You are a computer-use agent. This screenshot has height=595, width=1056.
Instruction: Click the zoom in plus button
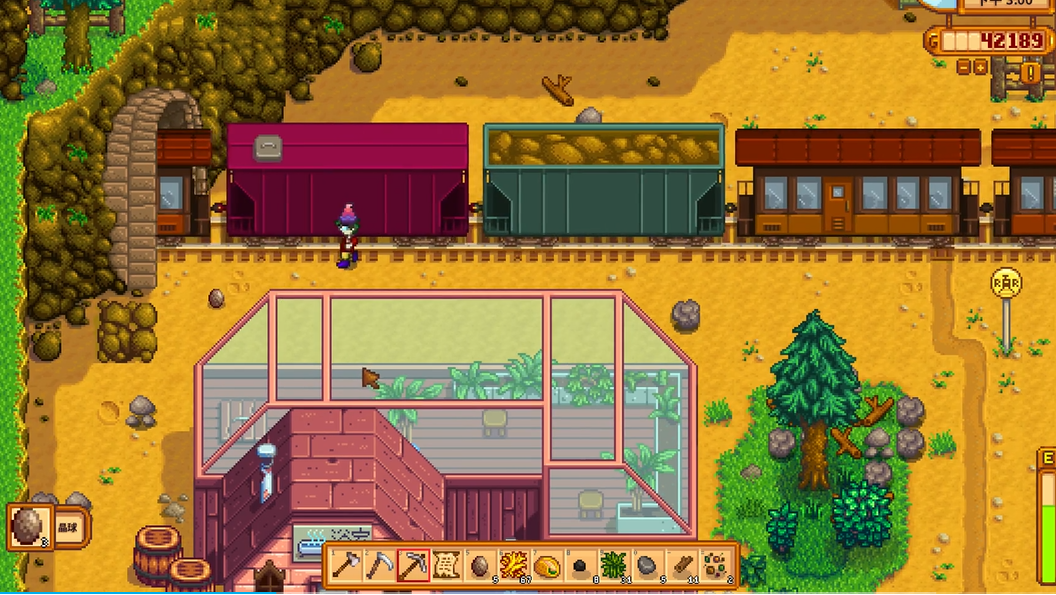(981, 67)
